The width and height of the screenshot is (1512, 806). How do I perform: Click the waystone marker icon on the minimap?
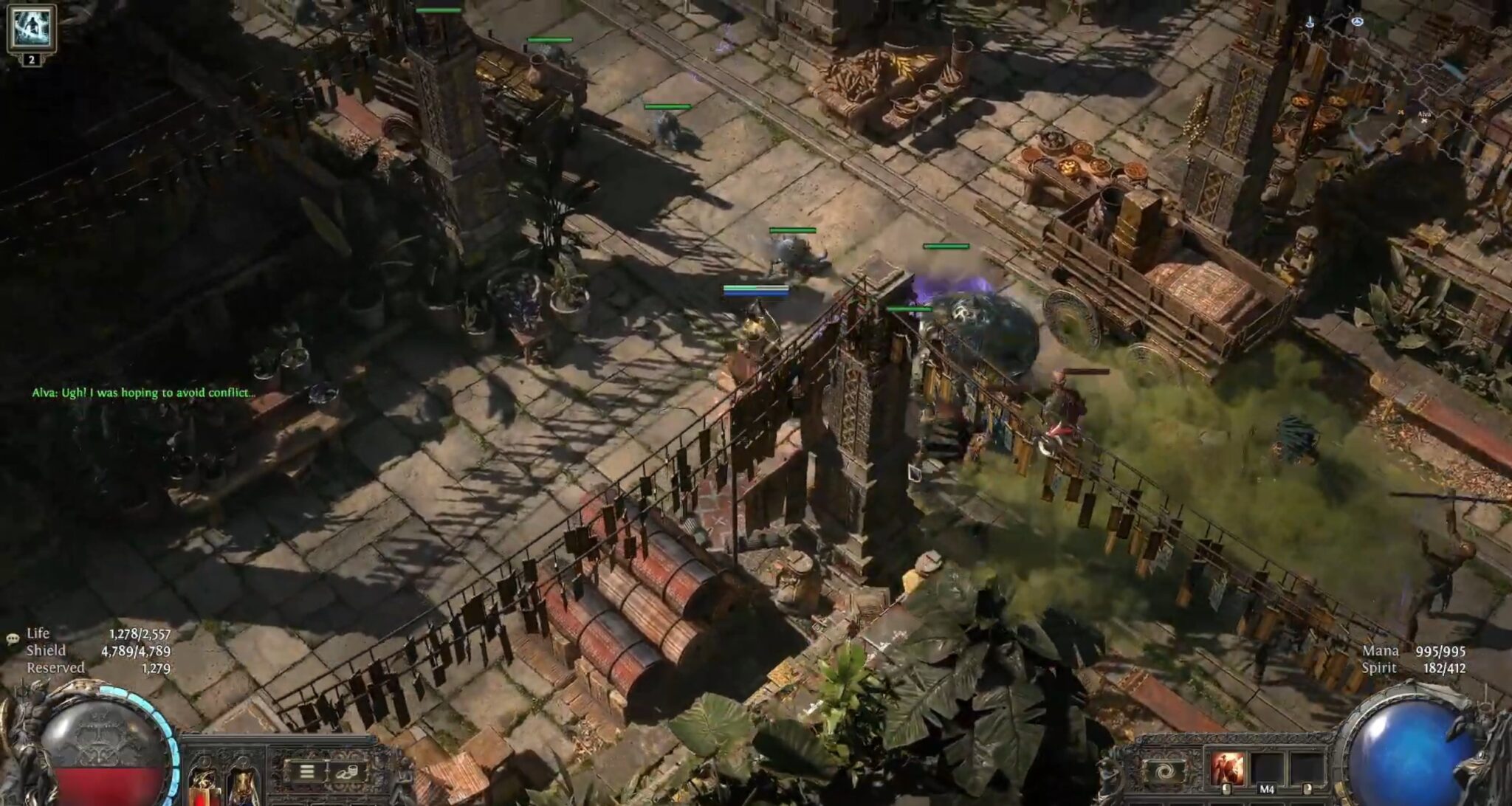click(1358, 21)
